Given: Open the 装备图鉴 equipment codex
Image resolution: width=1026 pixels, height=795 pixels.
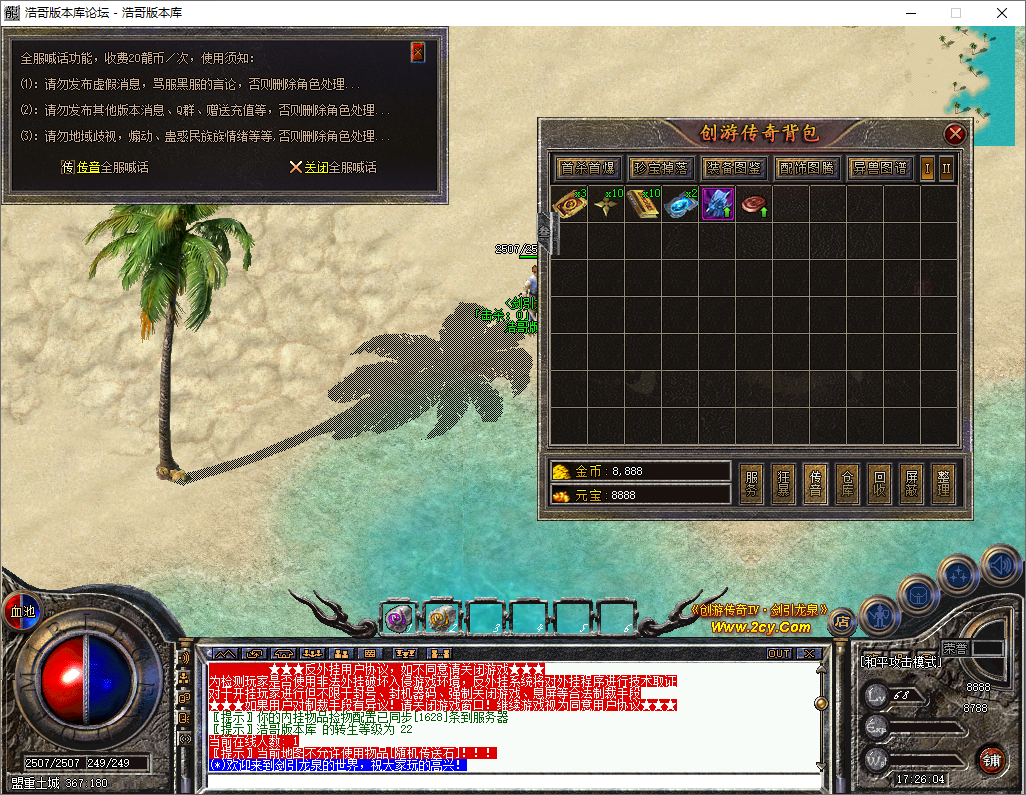Looking at the screenshot, I should click(x=733, y=168).
